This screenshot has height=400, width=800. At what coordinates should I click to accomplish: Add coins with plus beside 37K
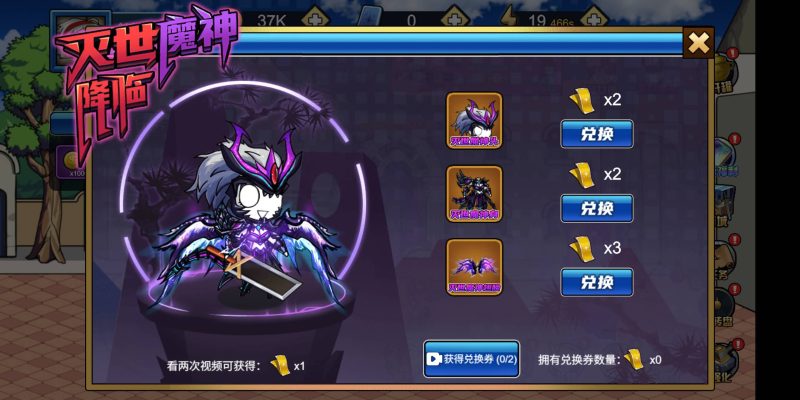316,19
